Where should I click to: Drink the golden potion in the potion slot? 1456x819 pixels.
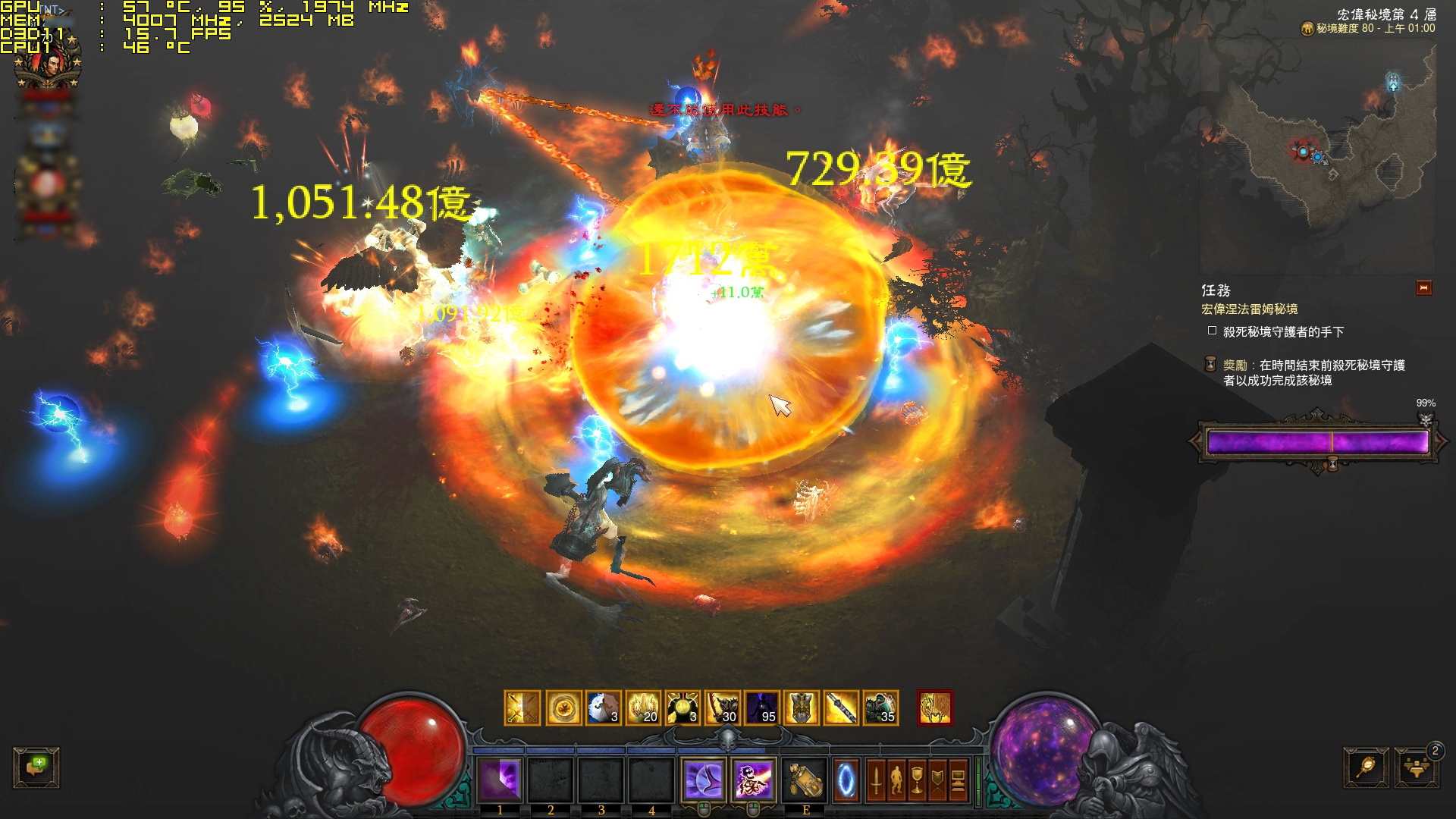(804, 780)
